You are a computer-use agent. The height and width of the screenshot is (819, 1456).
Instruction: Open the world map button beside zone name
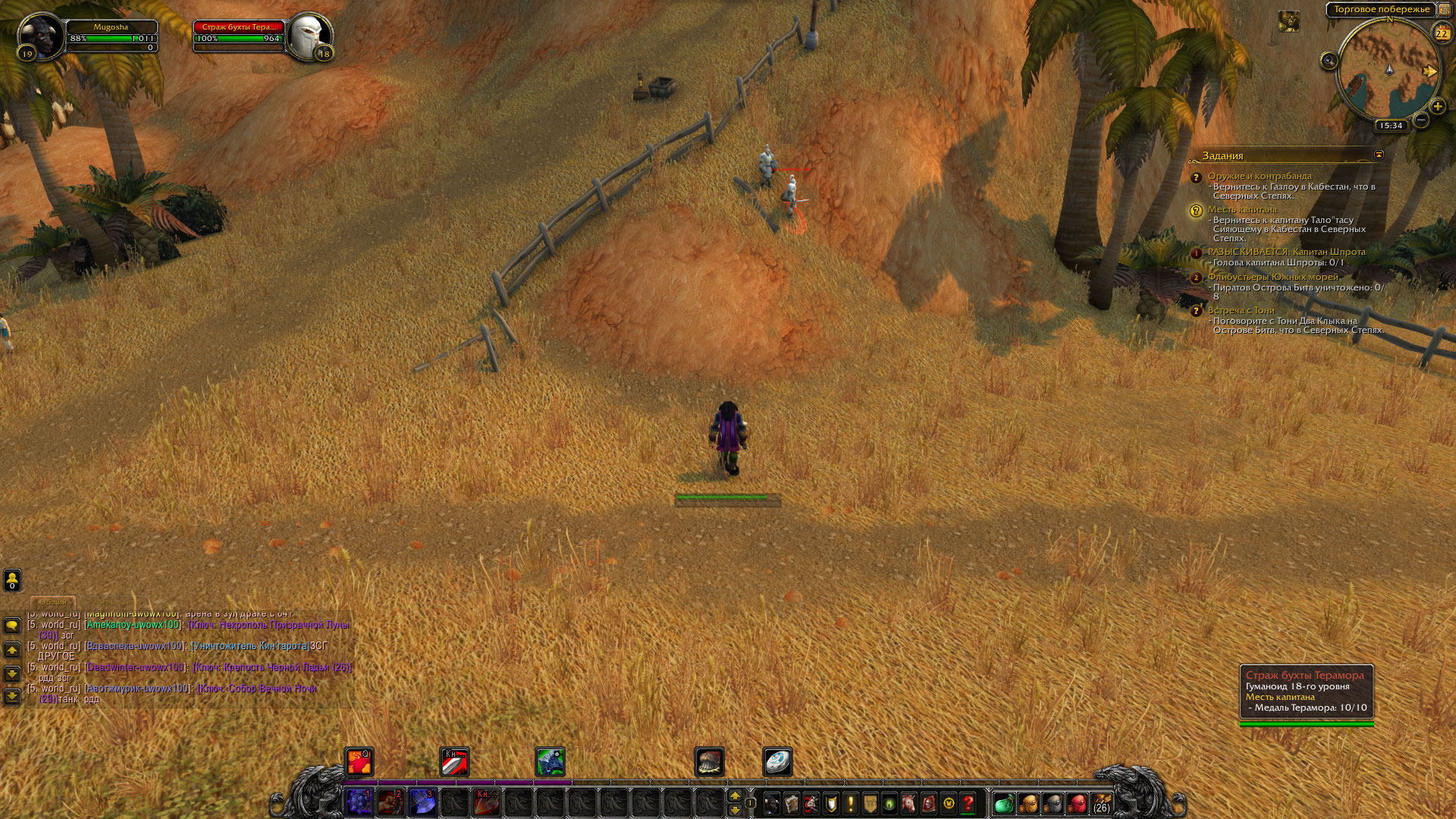1444,10
